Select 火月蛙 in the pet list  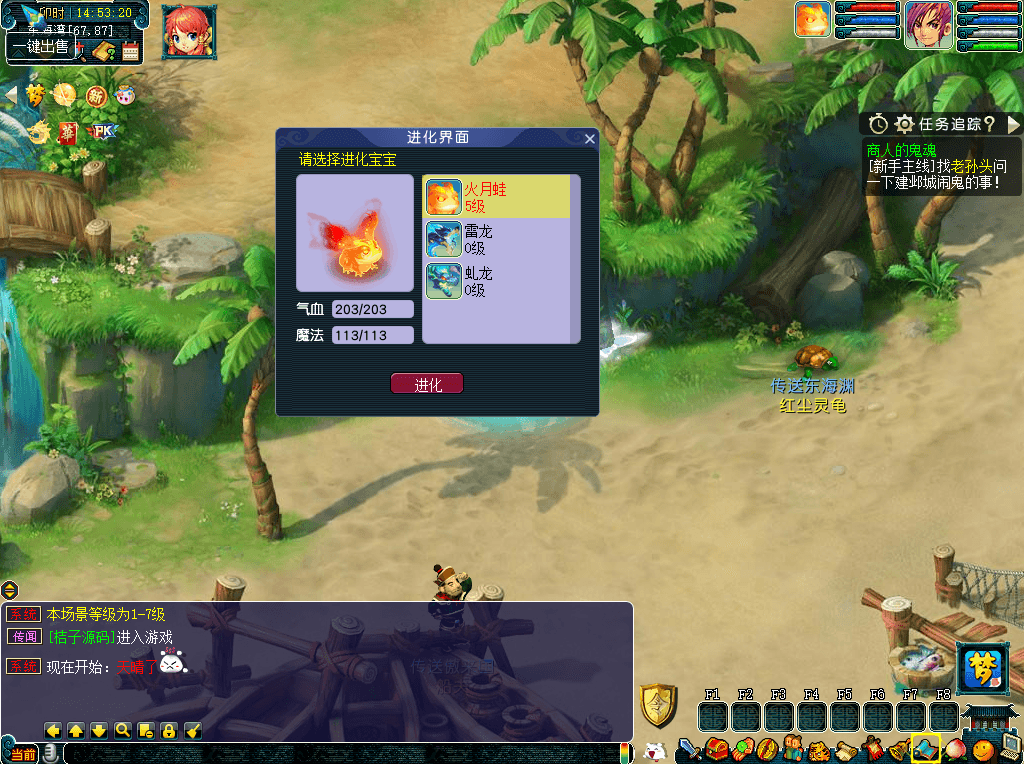[497, 198]
